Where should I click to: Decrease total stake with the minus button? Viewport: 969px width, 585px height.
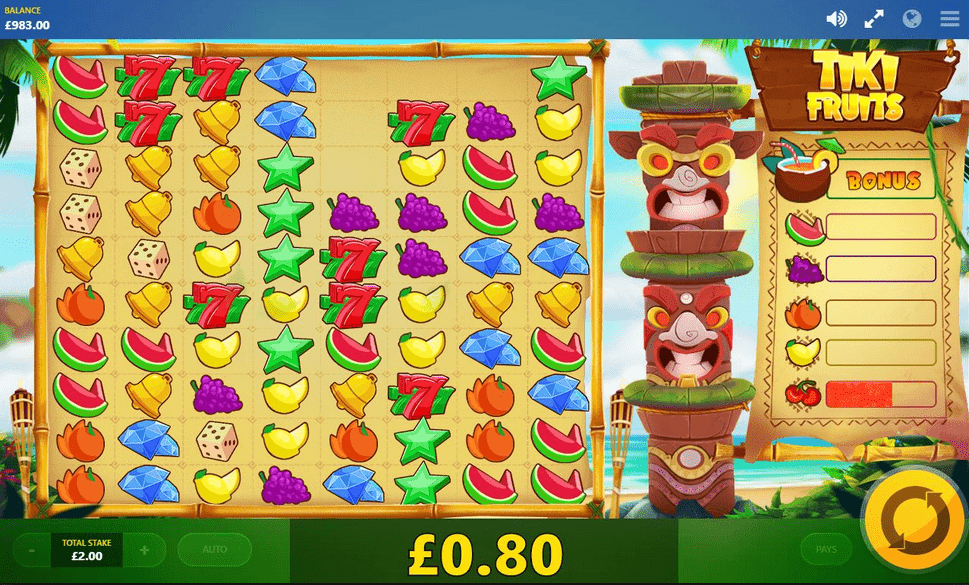pos(32,550)
